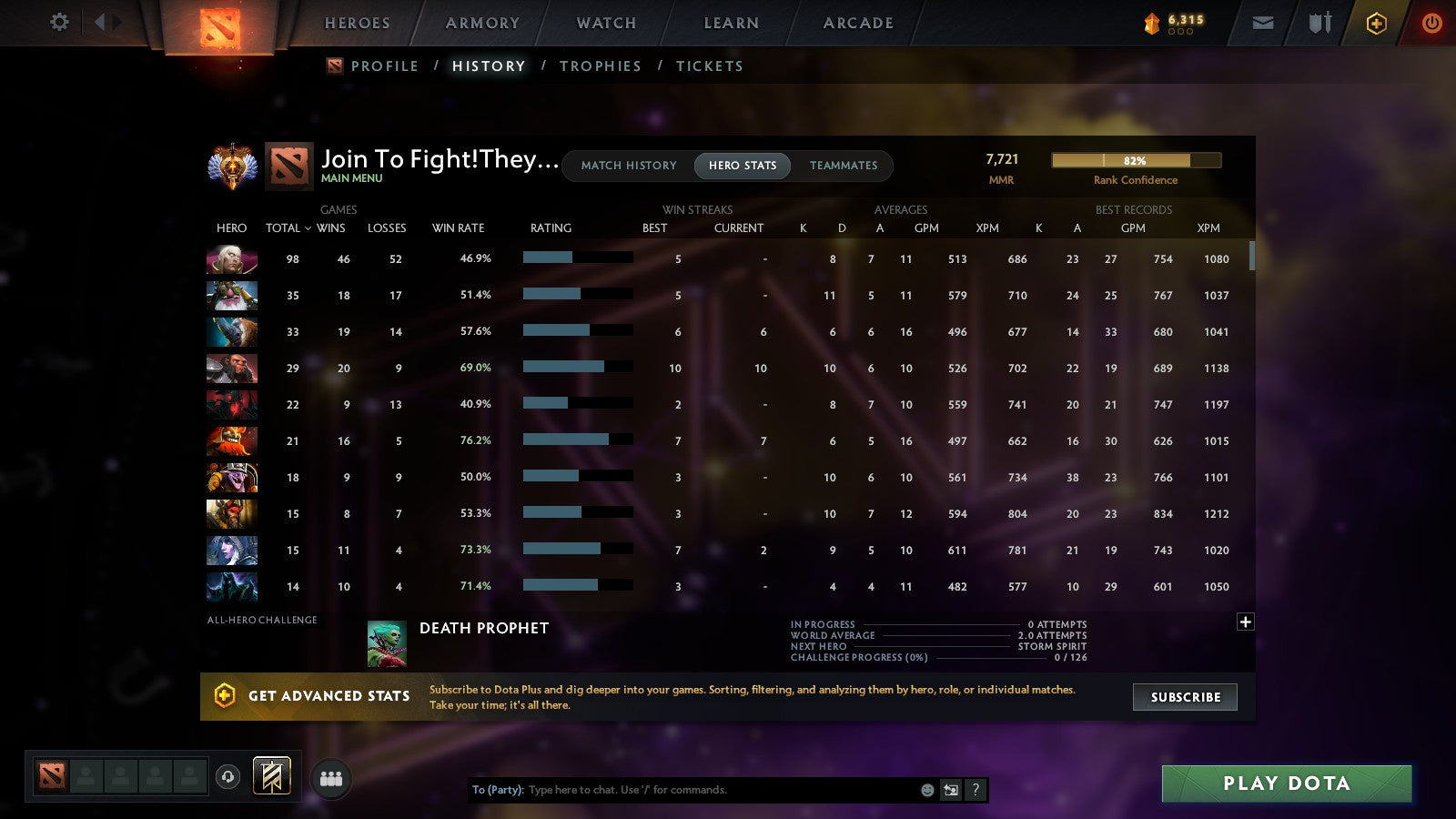Open the mail inbox envelope icon
The width and height of the screenshot is (1456, 819).
pos(1263,23)
